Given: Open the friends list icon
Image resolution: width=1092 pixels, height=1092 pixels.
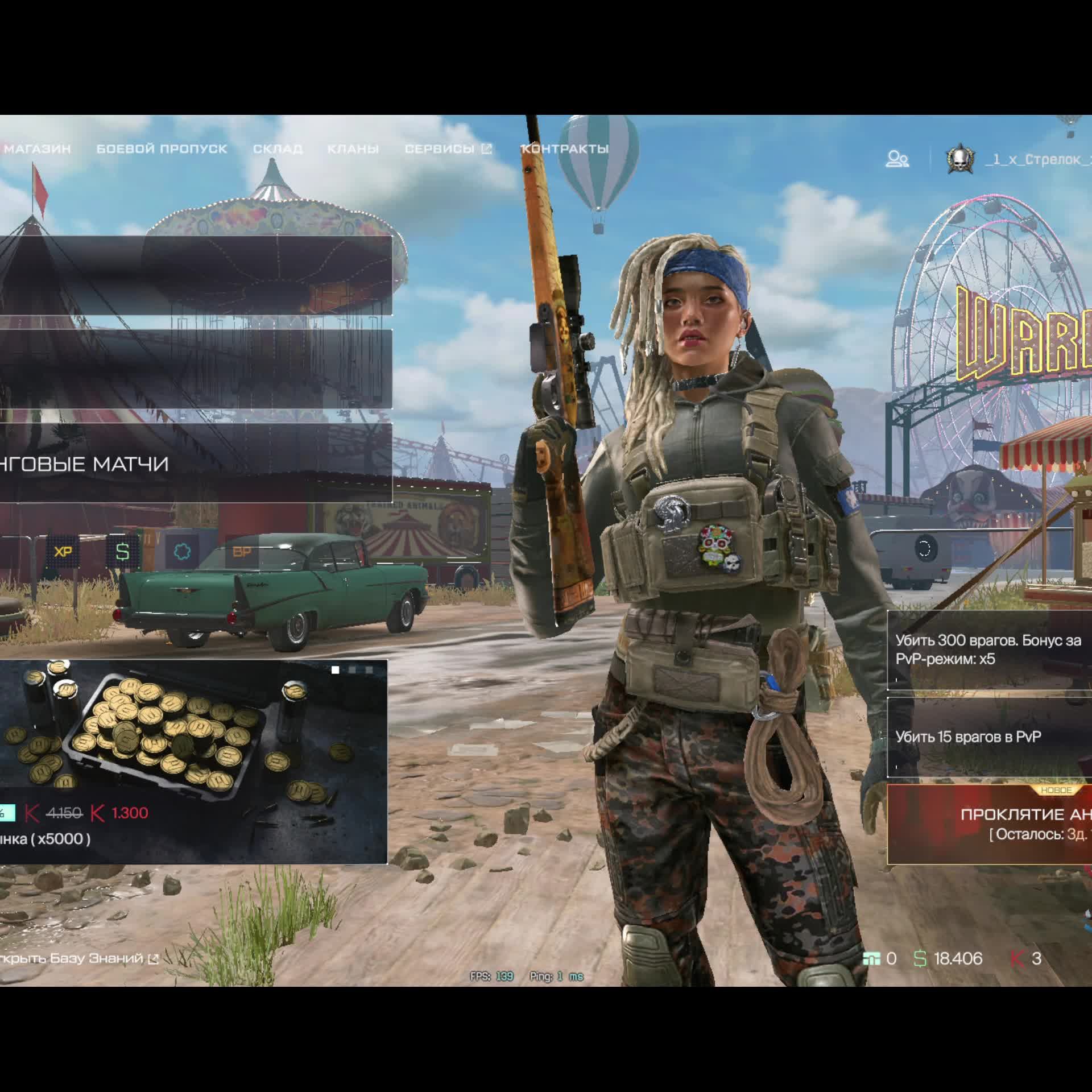Looking at the screenshot, I should coord(897,159).
